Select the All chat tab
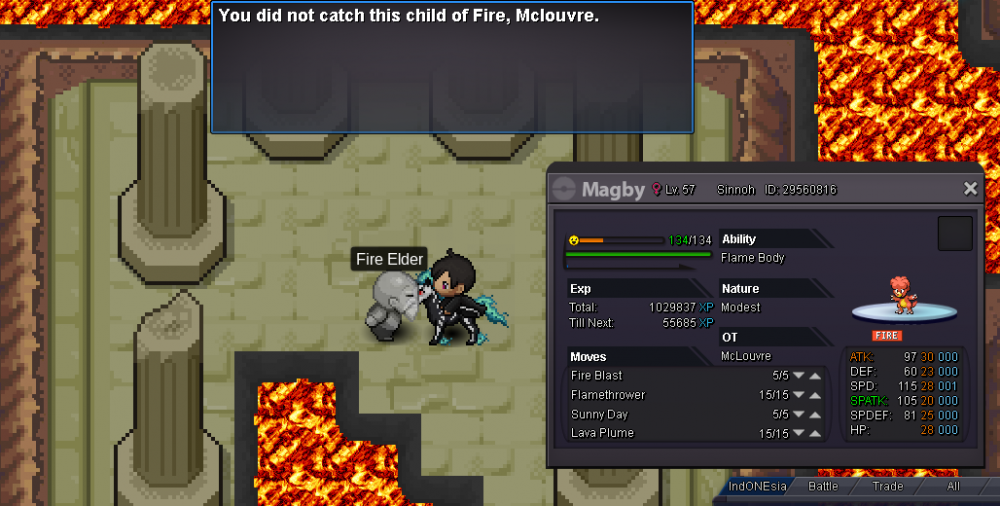Viewport: 1000px width, 506px height. [953, 486]
